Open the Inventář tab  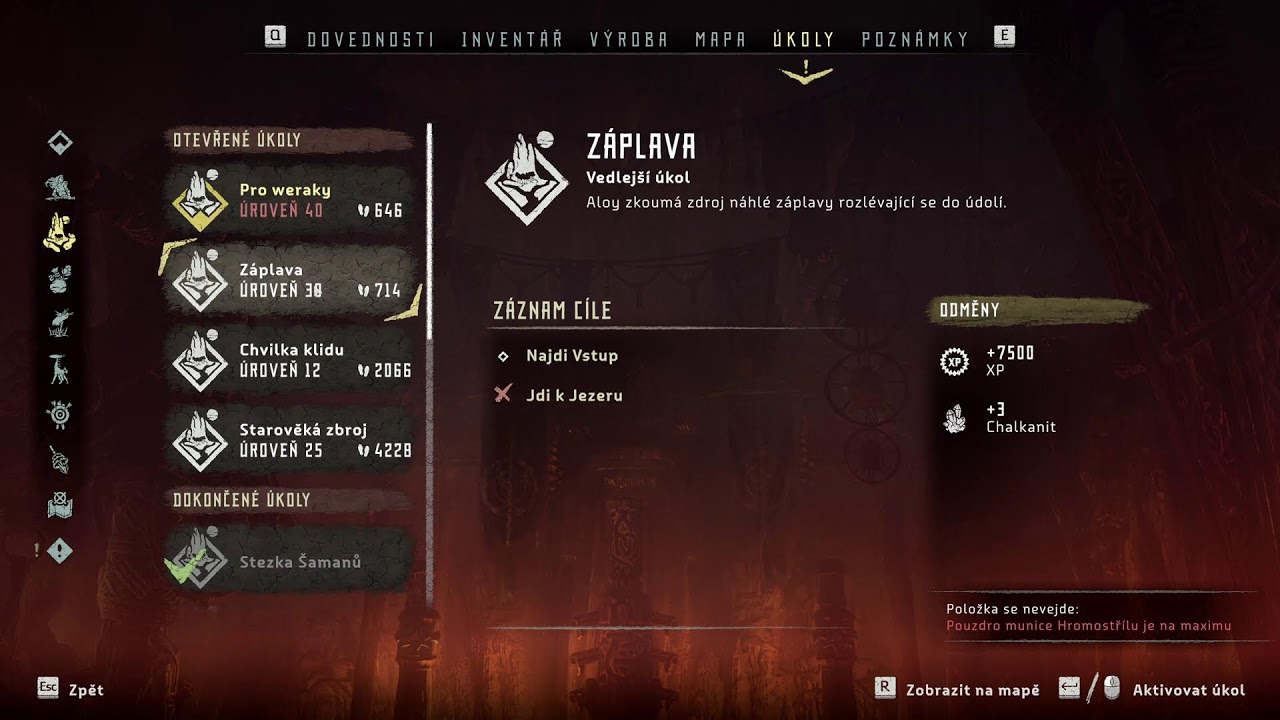pyautogui.click(x=512, y=40)
